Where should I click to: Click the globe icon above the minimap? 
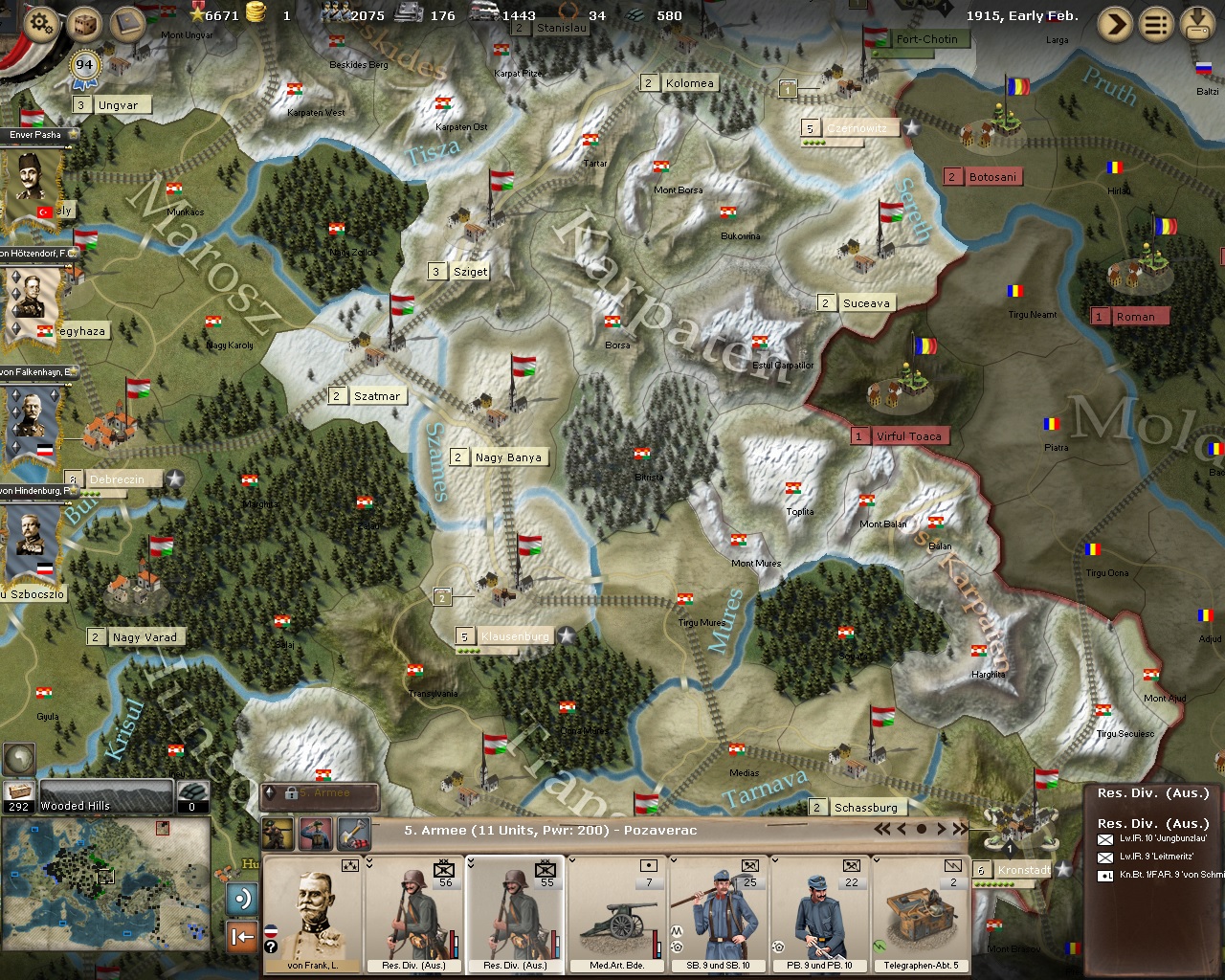point(19,759)
